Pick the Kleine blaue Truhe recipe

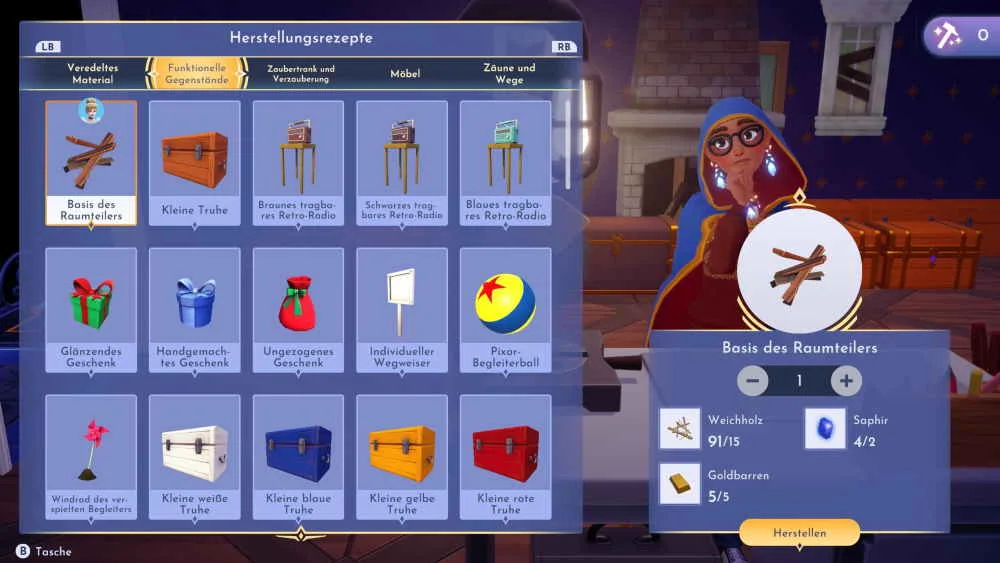(x=298, y=456)
